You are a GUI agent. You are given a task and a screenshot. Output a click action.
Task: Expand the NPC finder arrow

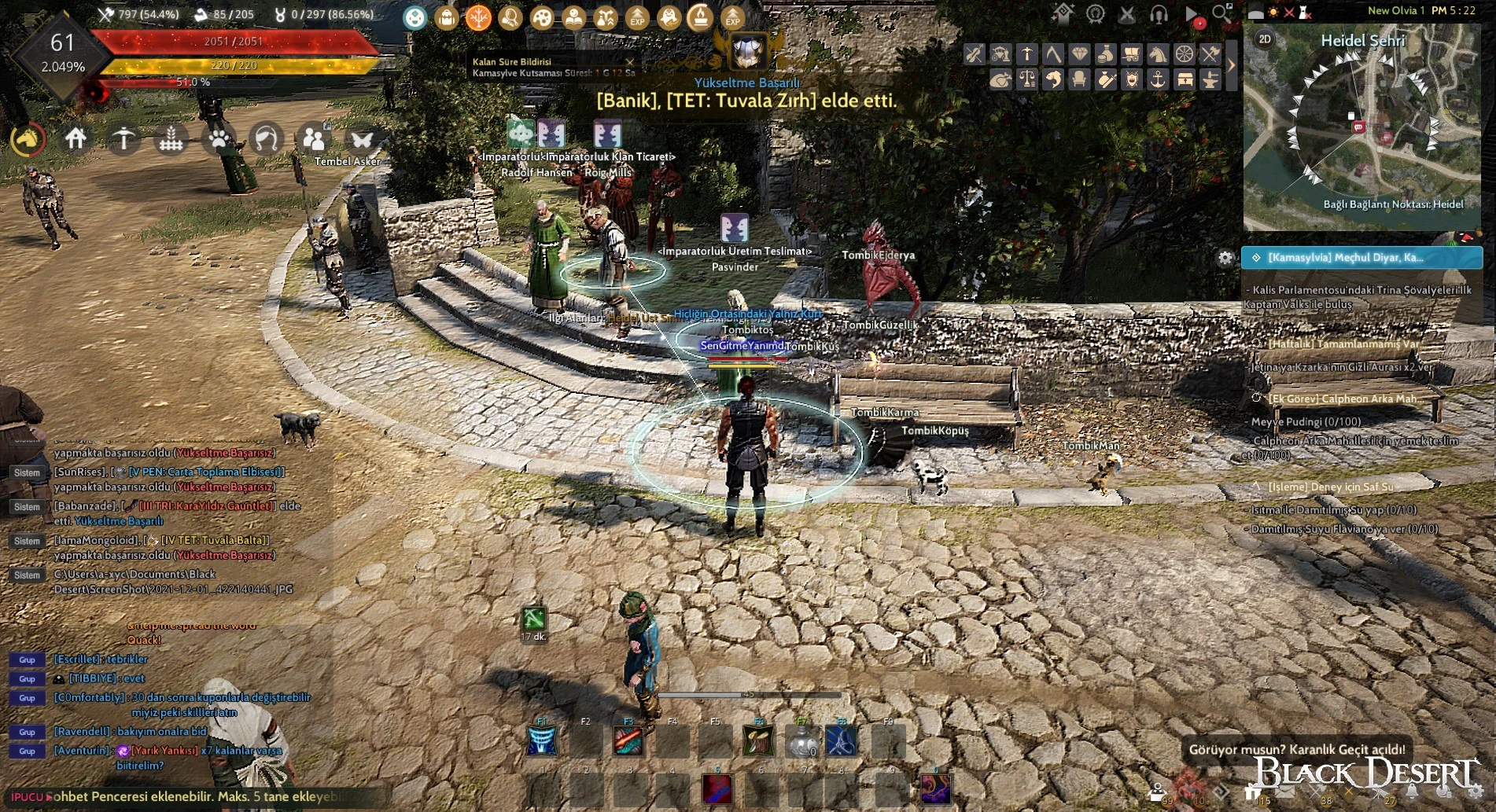(x=1232, y=66)
